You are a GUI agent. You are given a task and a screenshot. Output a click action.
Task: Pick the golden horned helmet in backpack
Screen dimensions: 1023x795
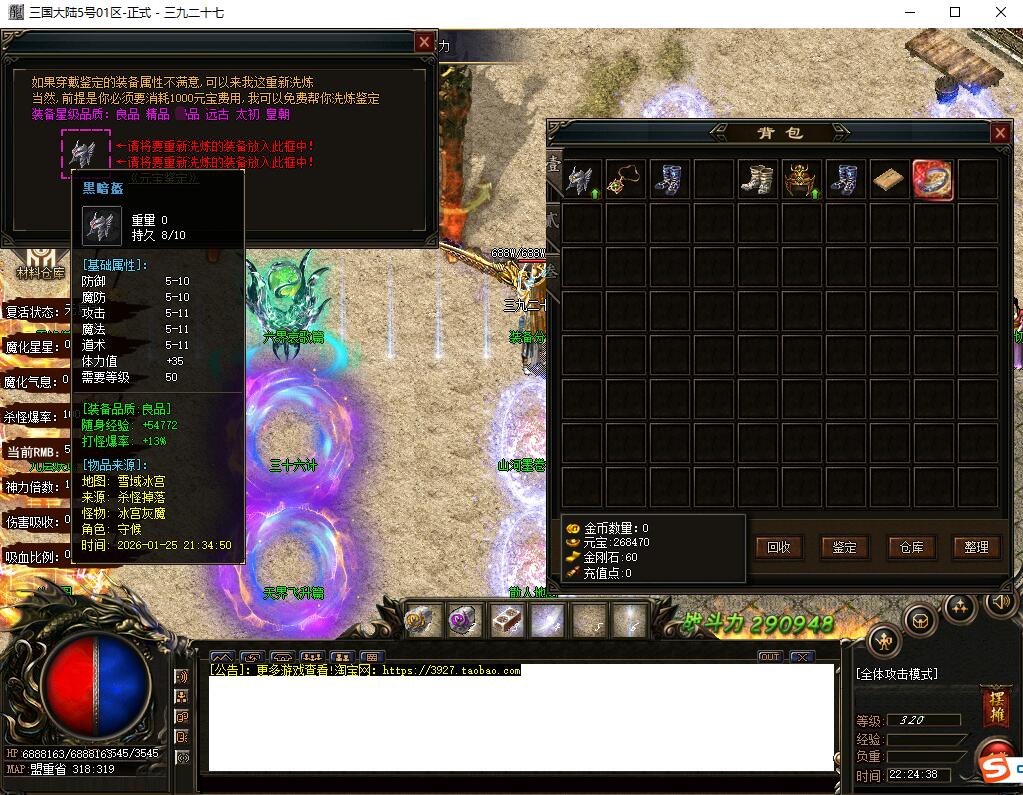(802, 180)
